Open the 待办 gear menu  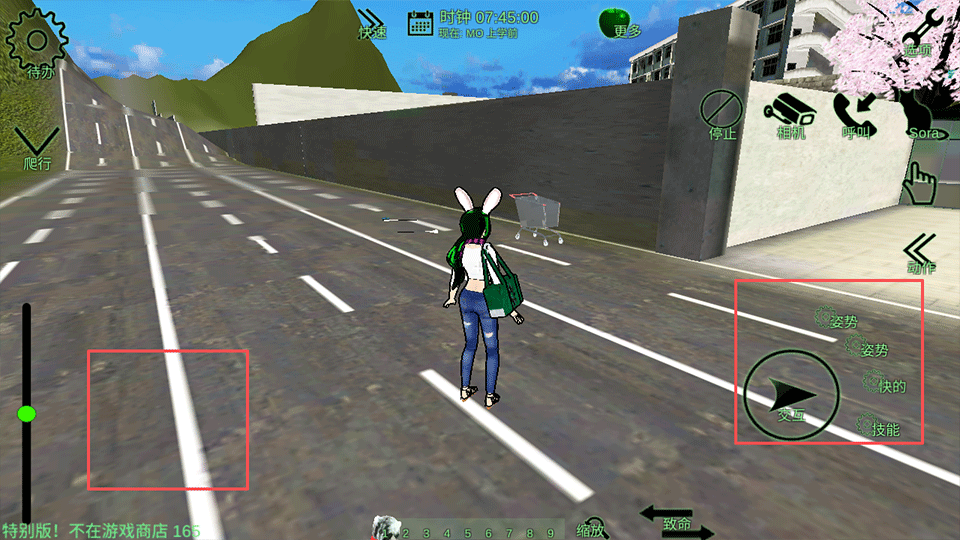click(x=38, y=42)
